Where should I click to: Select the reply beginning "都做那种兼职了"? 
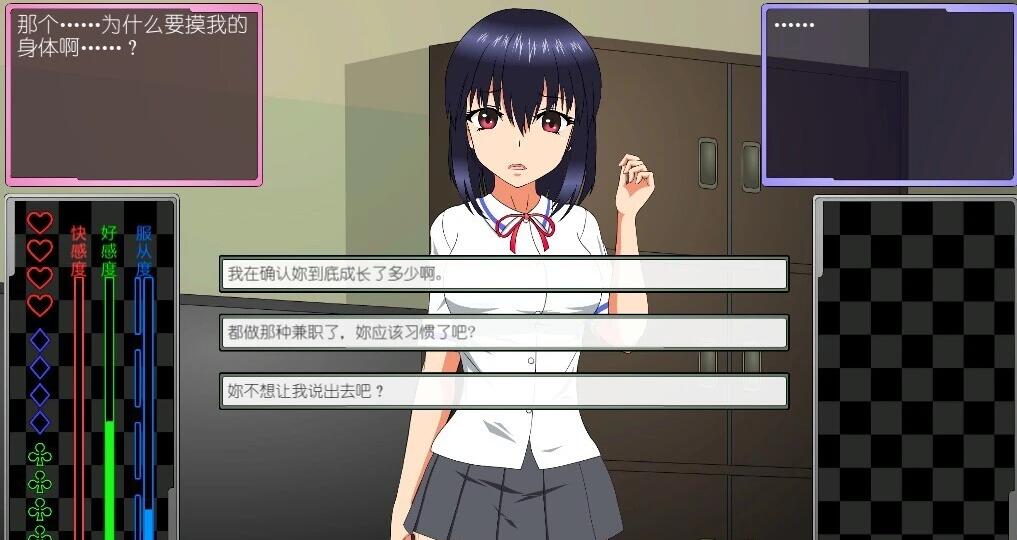[x=503, y=333]
